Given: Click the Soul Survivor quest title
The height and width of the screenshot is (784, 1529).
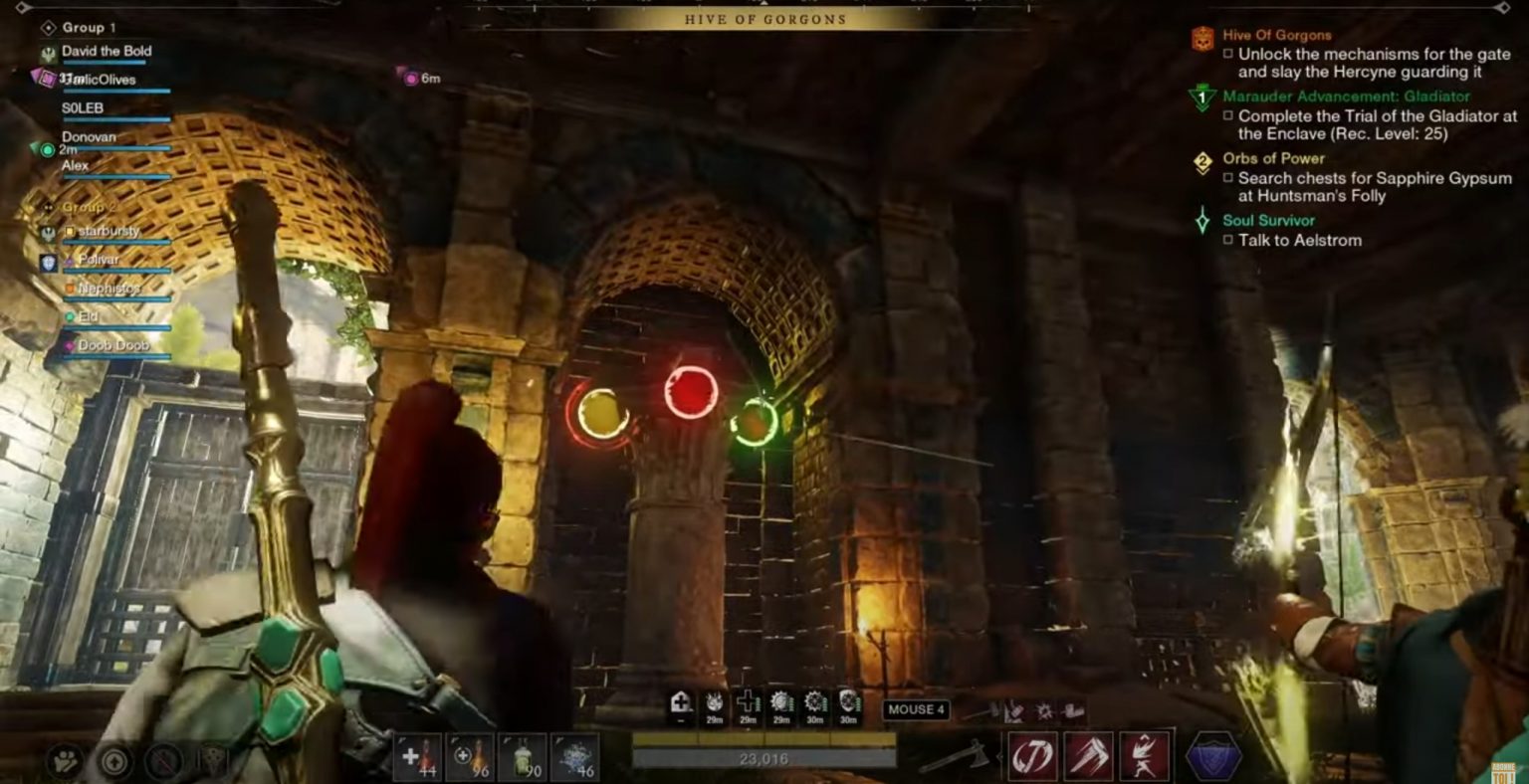Looking at the screenshot, I should 1267,220.
